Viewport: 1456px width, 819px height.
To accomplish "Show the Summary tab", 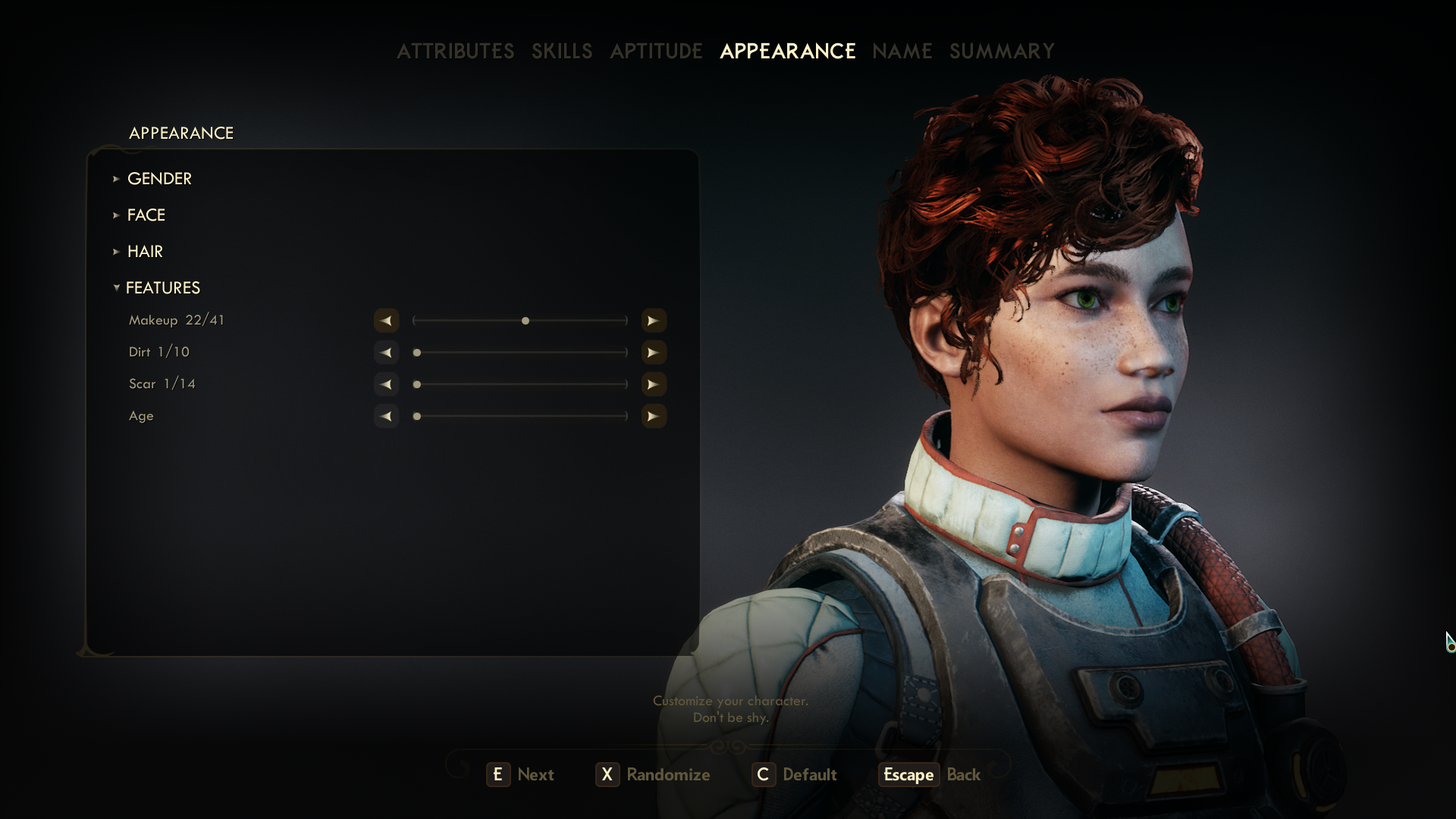I will 1002,51.
